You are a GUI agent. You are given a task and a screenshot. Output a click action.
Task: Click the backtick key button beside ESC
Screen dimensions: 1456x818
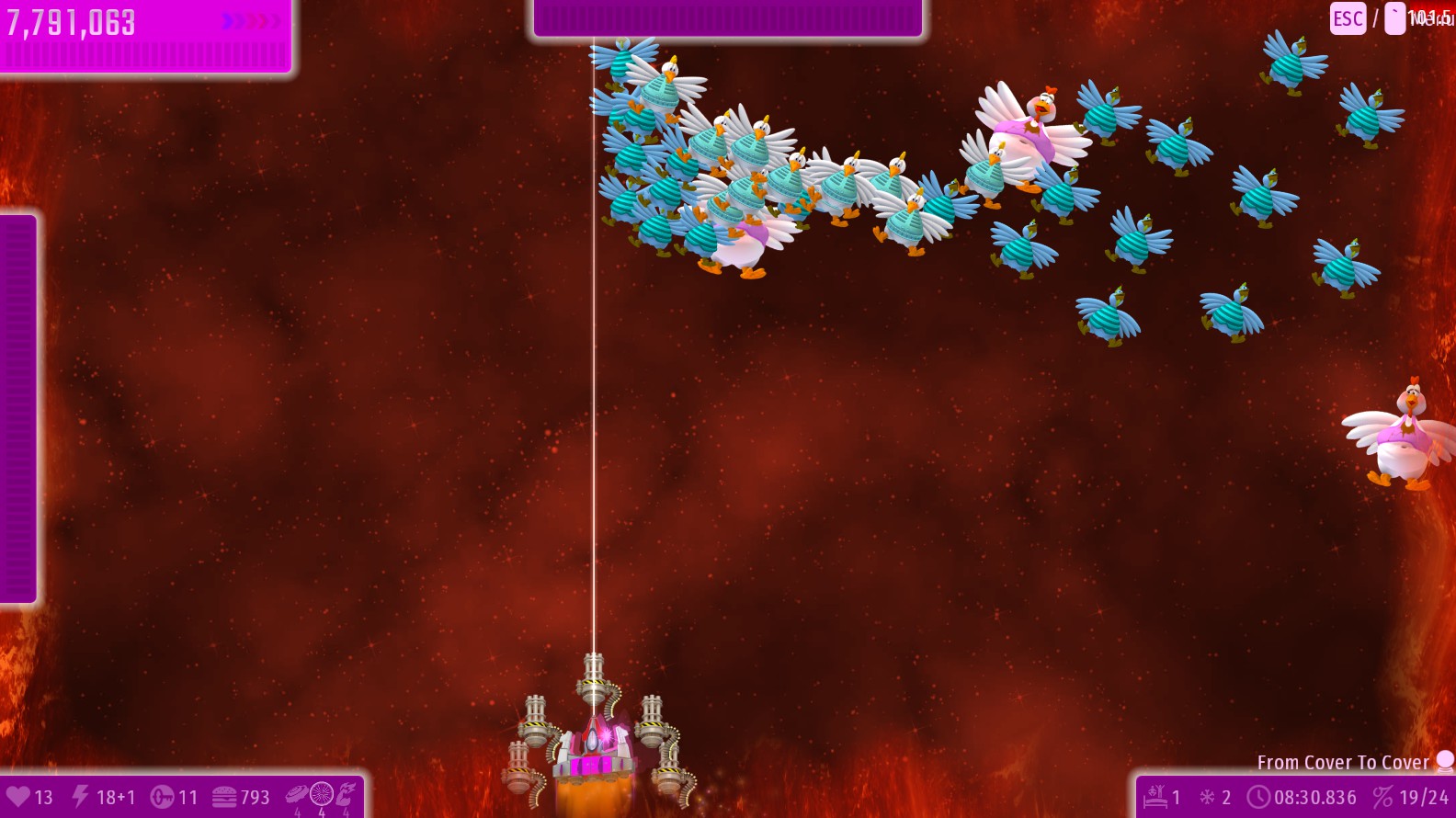tap(1394, 18)
